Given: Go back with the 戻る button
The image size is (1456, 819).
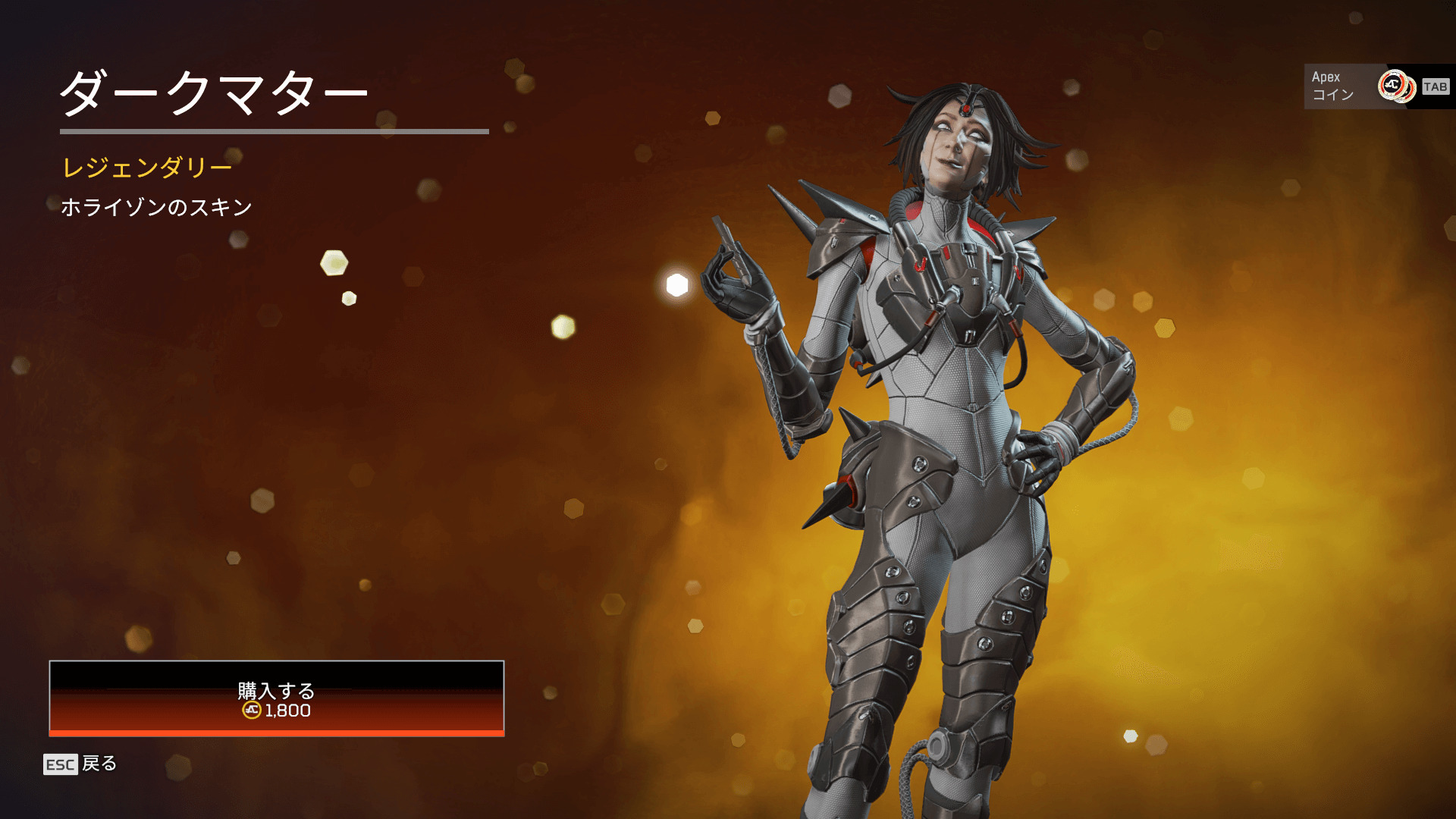Looking at the screenshot, I should point(80,764).
